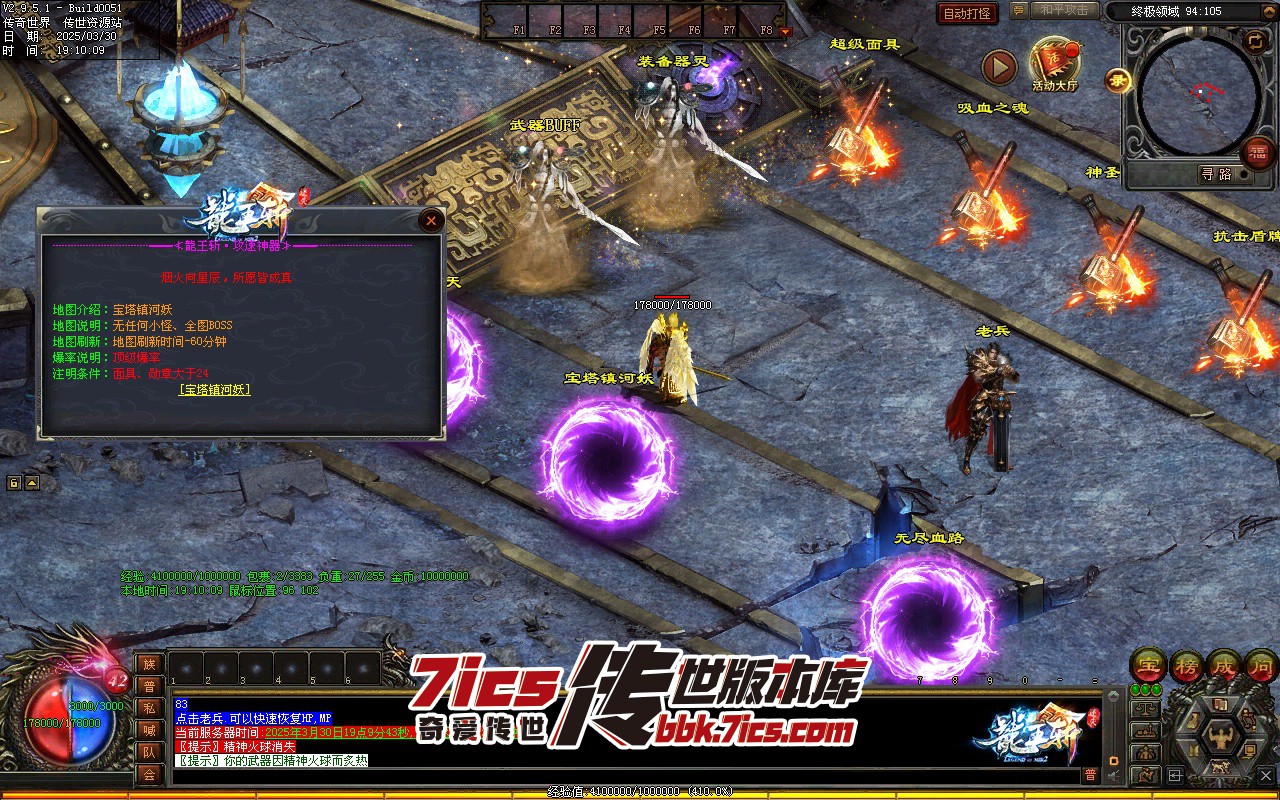Choose the 喊 shout chat channel
The width and height of the screenshot is (1280, 800).
click(149, 730)
